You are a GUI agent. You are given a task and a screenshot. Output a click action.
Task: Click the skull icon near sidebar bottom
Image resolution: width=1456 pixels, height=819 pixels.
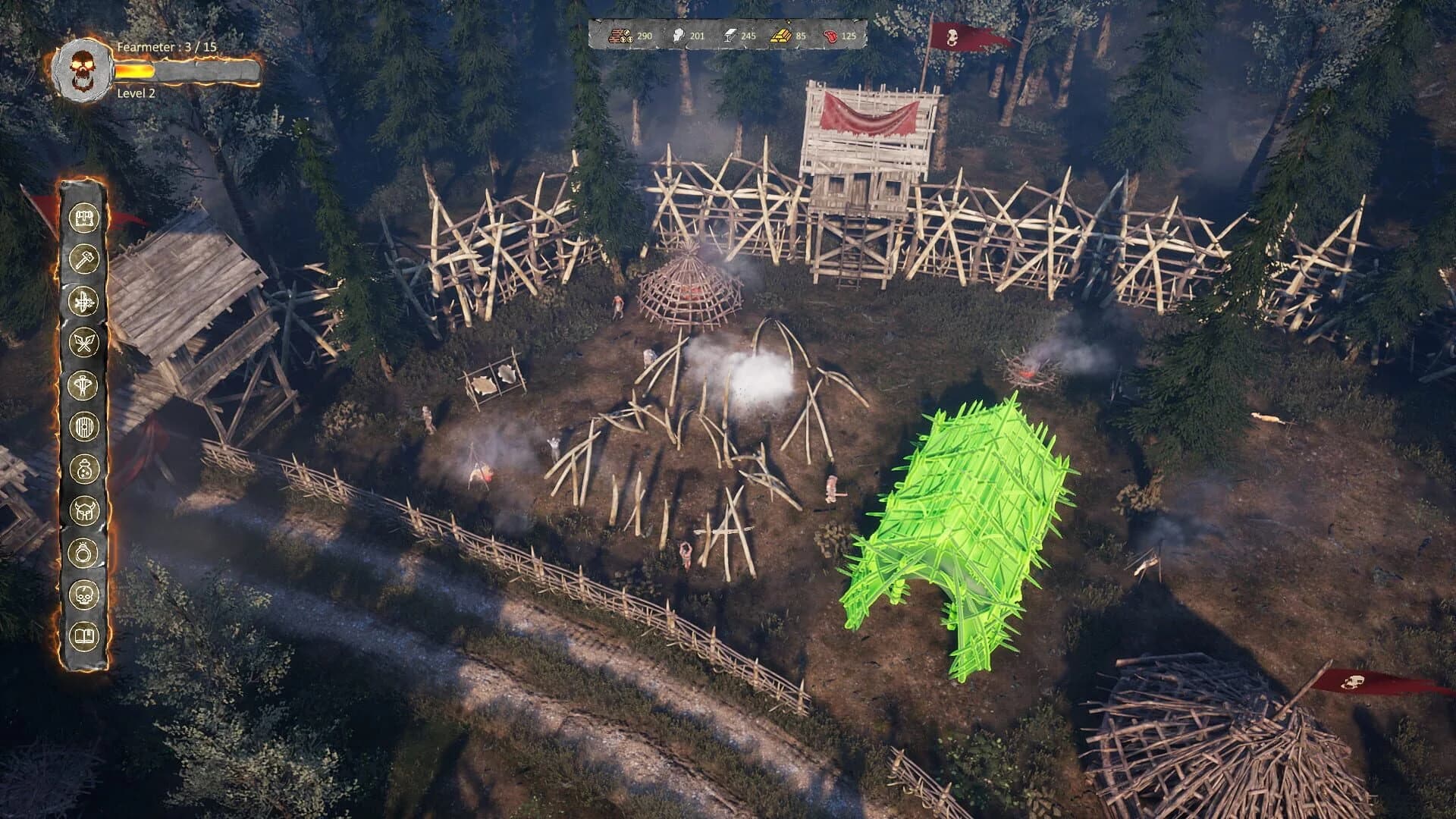[83, 592]
